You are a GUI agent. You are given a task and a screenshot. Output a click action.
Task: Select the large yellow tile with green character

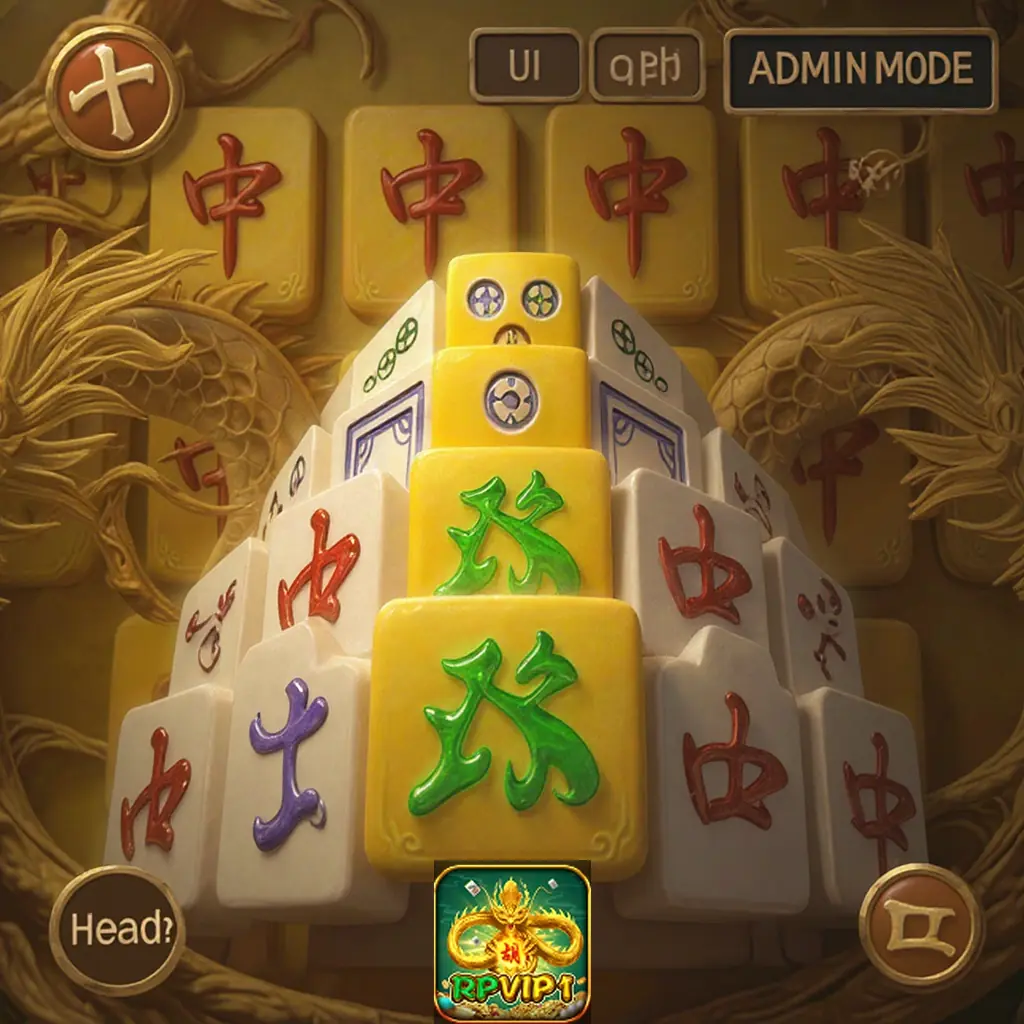click(505, 734)
